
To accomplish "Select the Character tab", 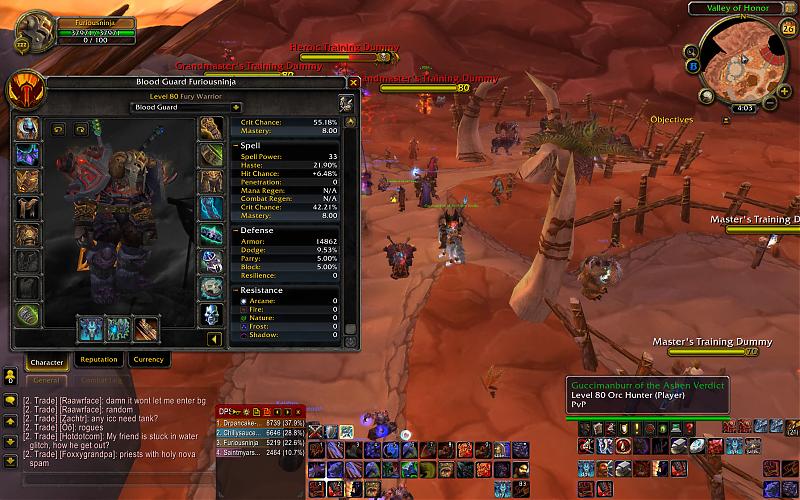I will click(x=47, y=362).
